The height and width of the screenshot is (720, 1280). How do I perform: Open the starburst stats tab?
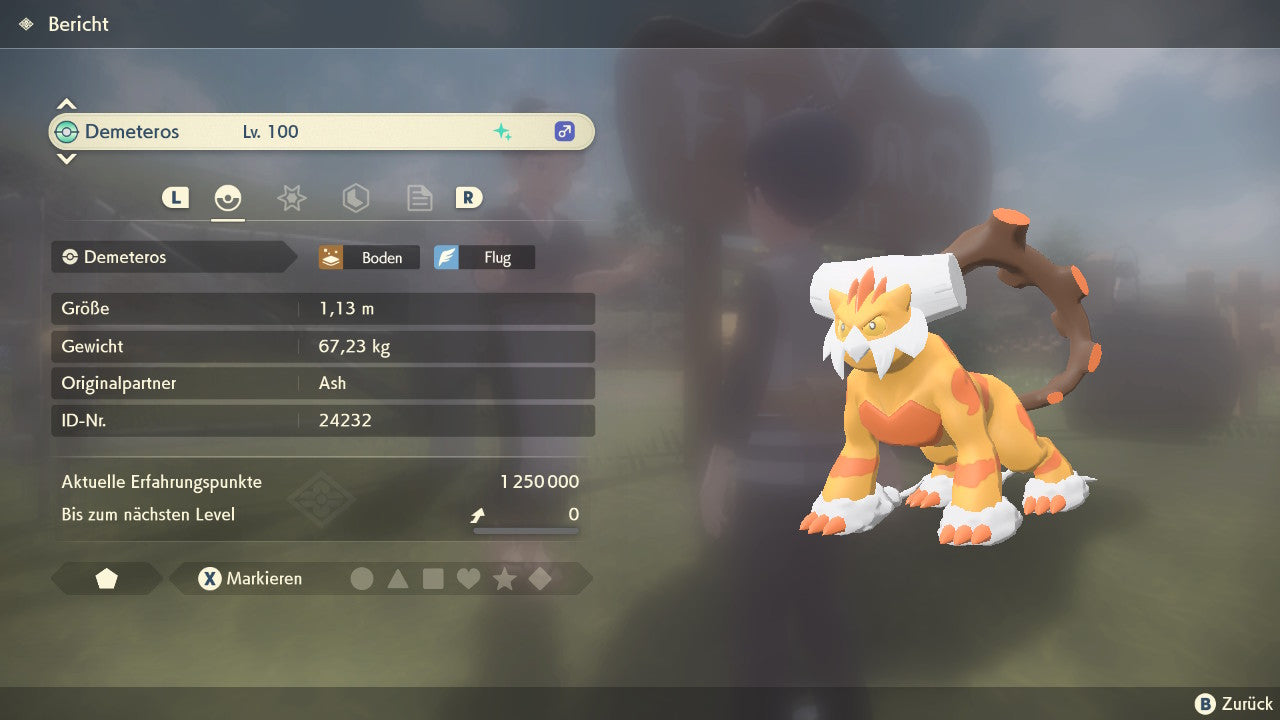[x=291, y=198]
